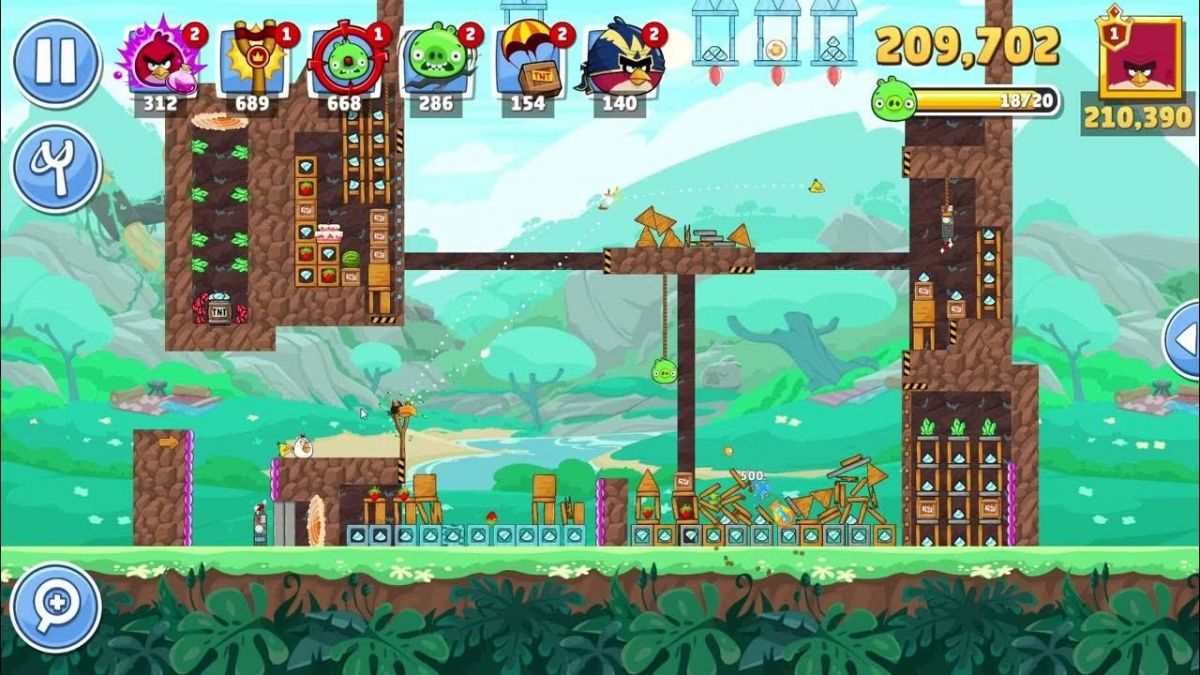Select the Mighty Eagle power-up
Image resolution: width=1200 pixels, height=675 pixels.
(x=620, y=62)
